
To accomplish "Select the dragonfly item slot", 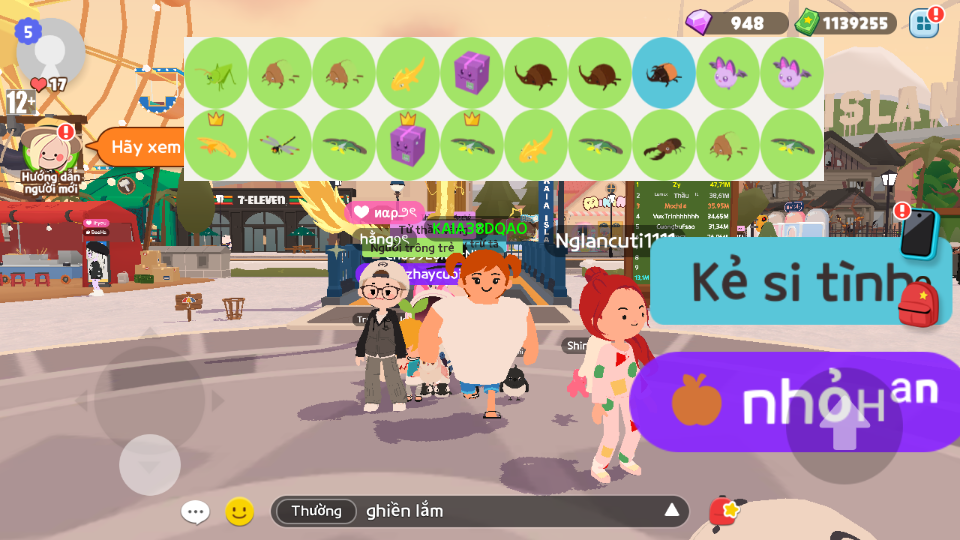I will click(x=280, y=144).
